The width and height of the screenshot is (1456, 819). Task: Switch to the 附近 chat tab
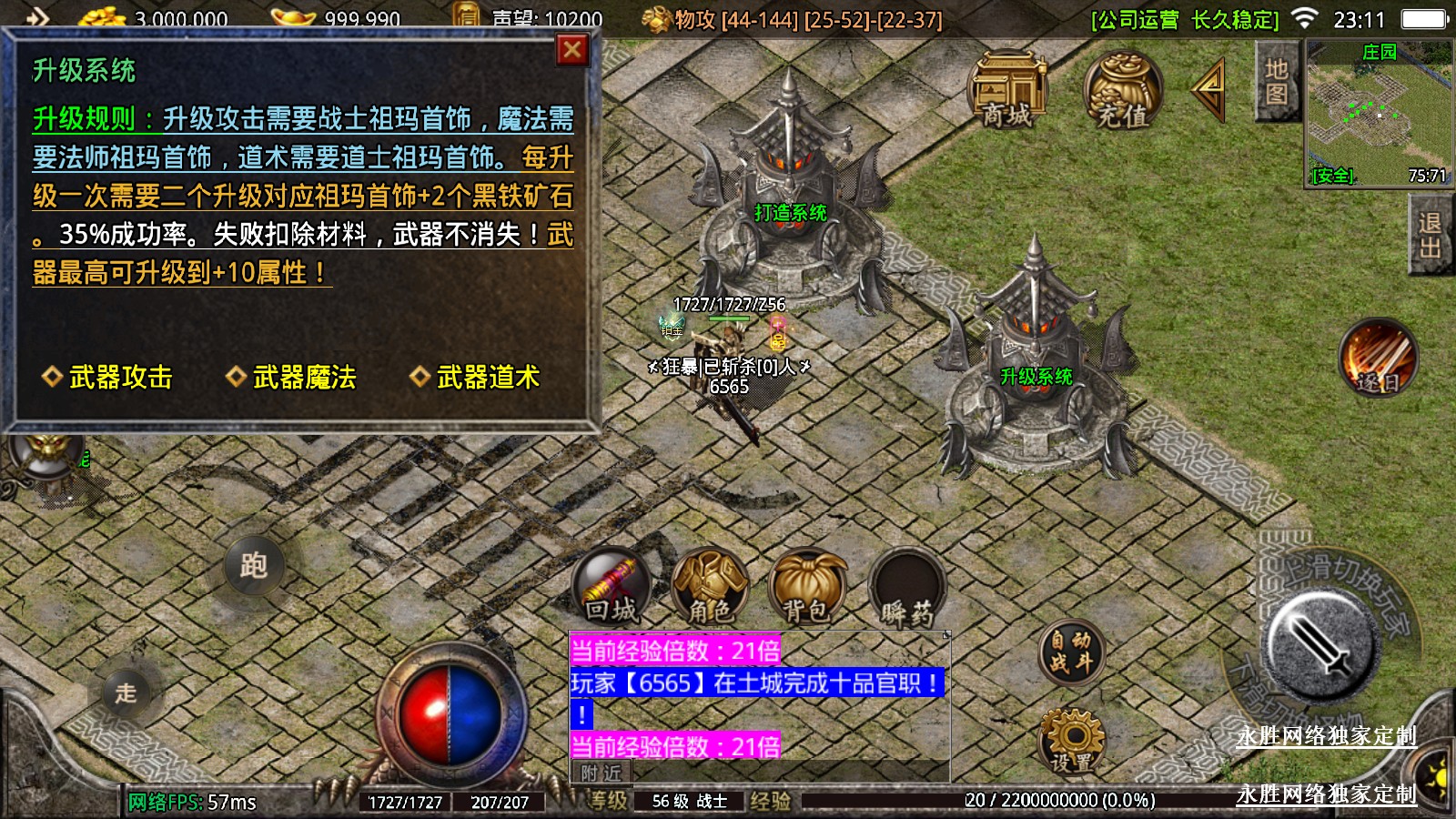601,773
